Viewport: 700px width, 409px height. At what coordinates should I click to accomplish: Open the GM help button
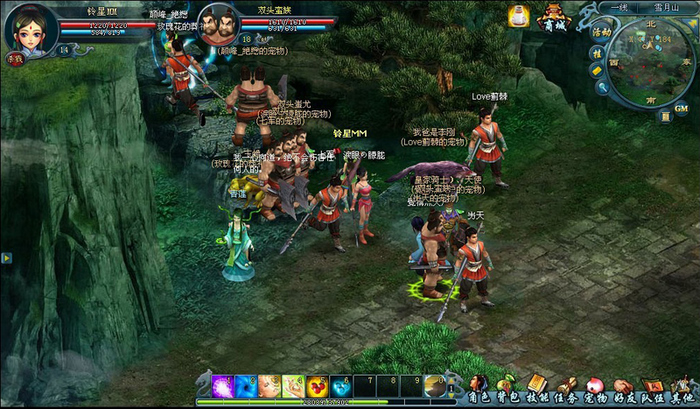[x=680, y=108]
